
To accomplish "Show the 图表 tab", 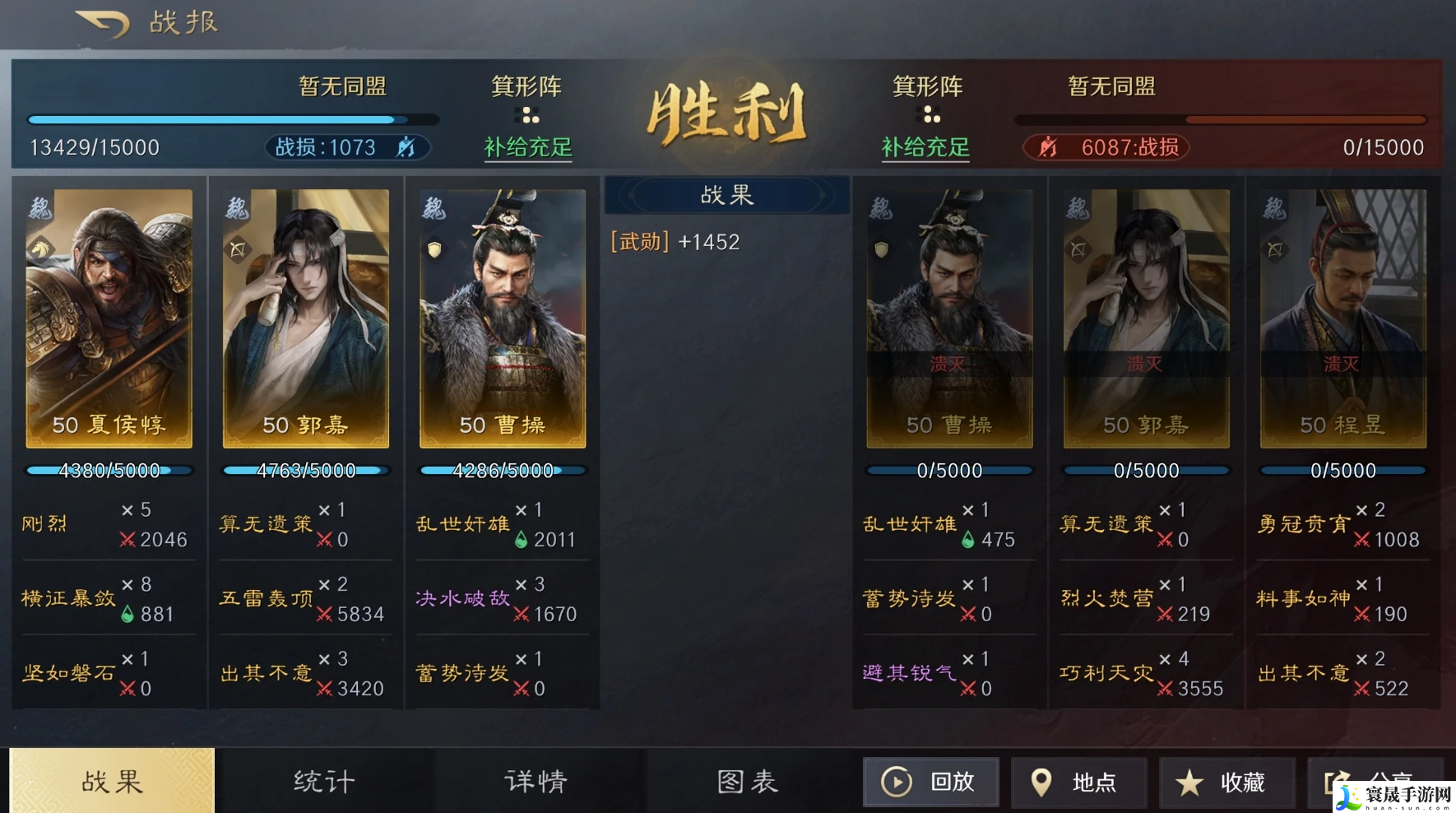I will pyautogui.click(x=748, y=781).
